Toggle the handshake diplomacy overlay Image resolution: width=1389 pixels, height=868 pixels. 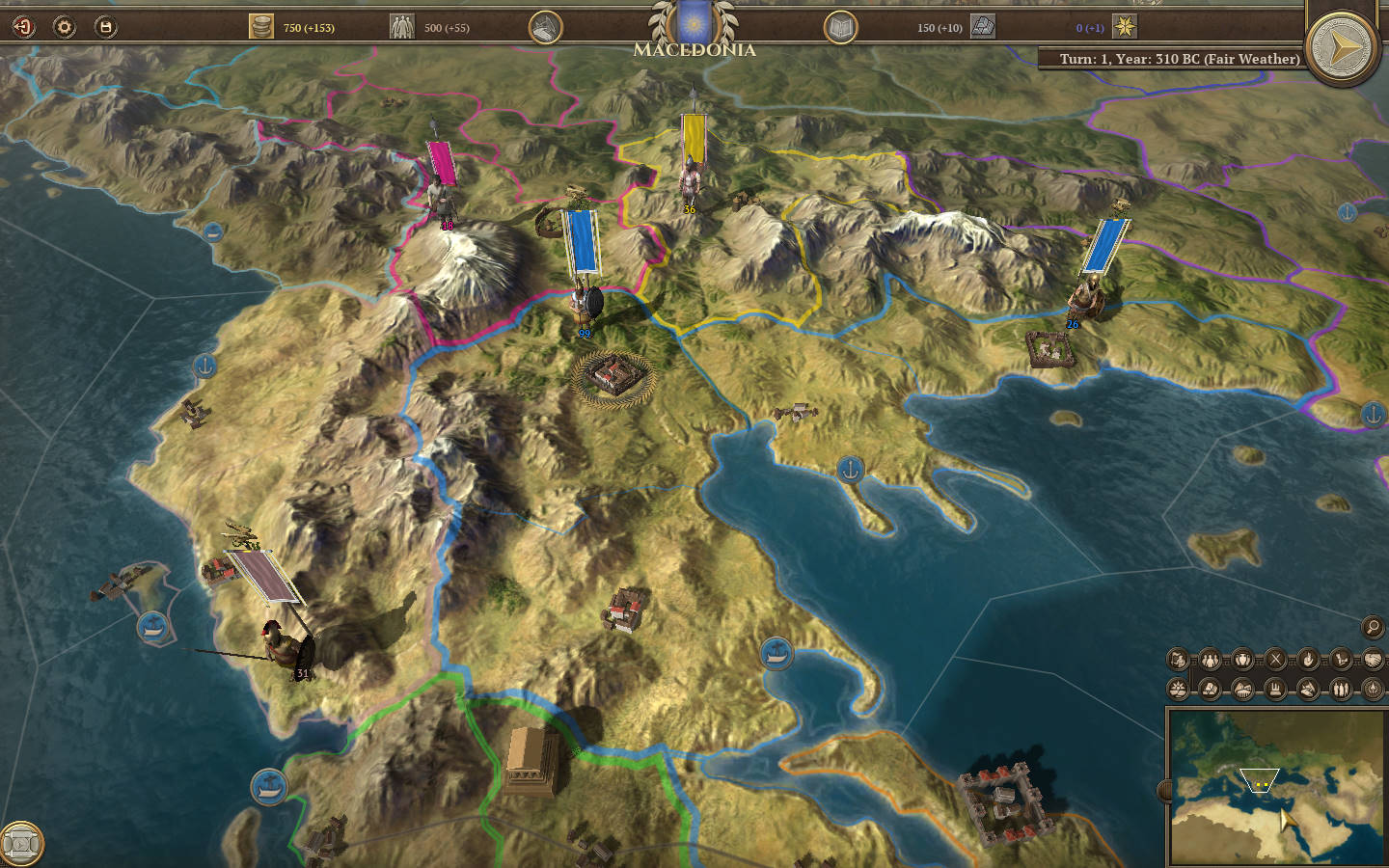[1373, 660]
